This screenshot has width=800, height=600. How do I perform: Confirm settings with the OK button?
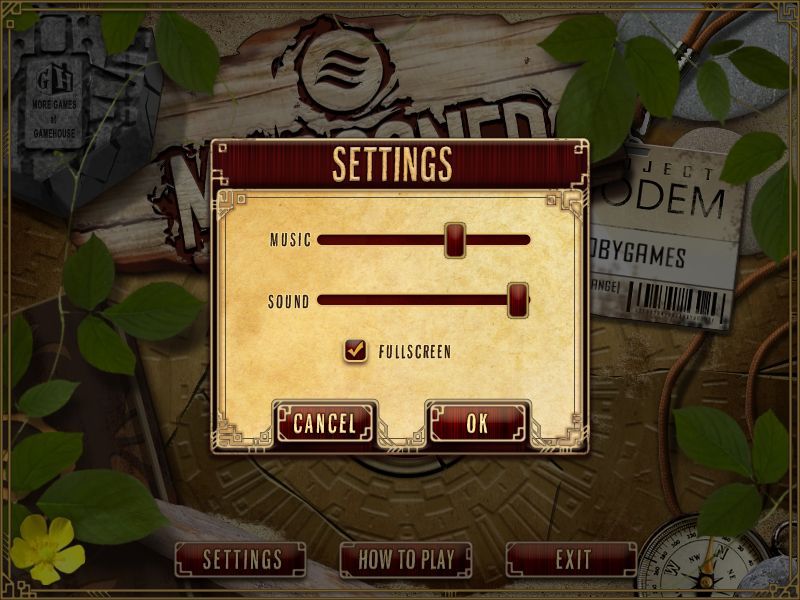(x=477, y=423)
